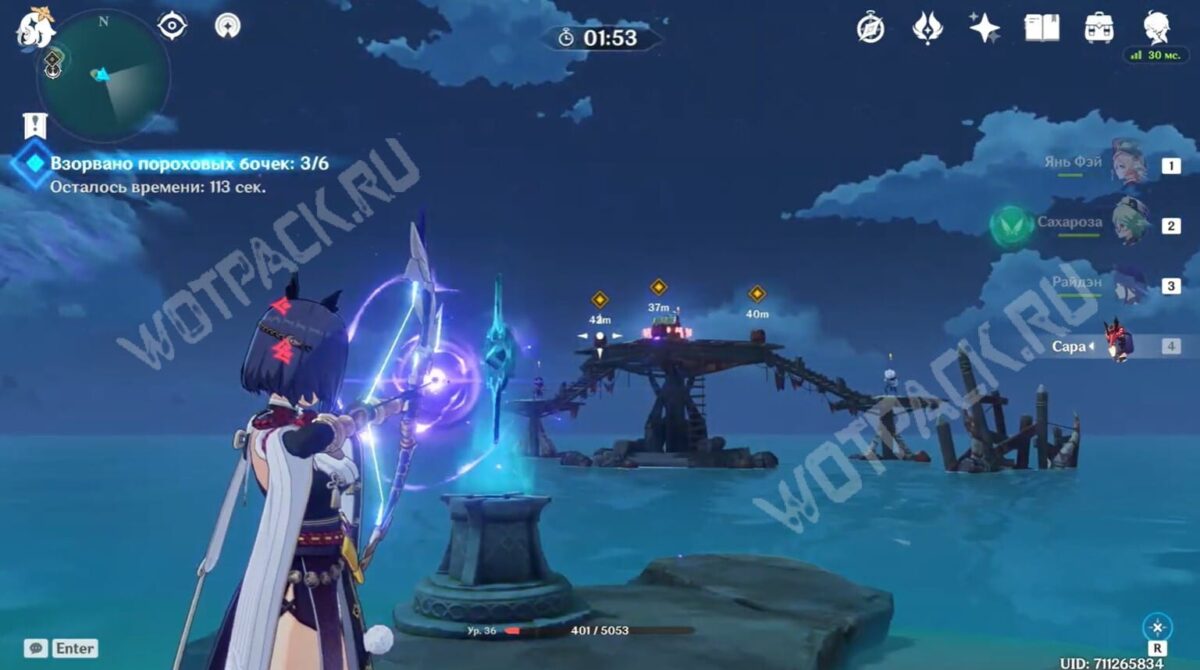Switch to party member Сахароза
The image size is (1200, 670).
tap(1130, 223)
